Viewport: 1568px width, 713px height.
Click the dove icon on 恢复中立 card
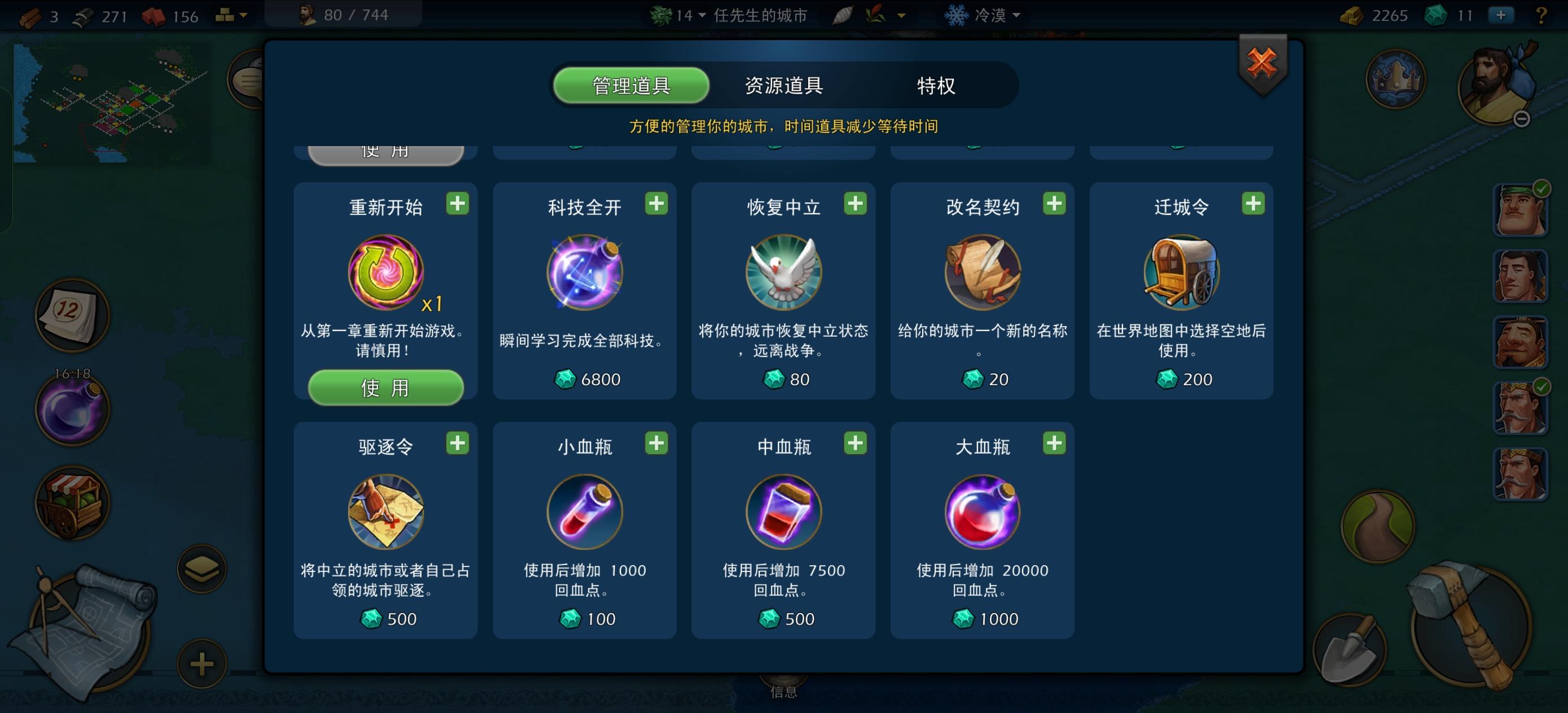pyautogui.click(x=782, y=273)
